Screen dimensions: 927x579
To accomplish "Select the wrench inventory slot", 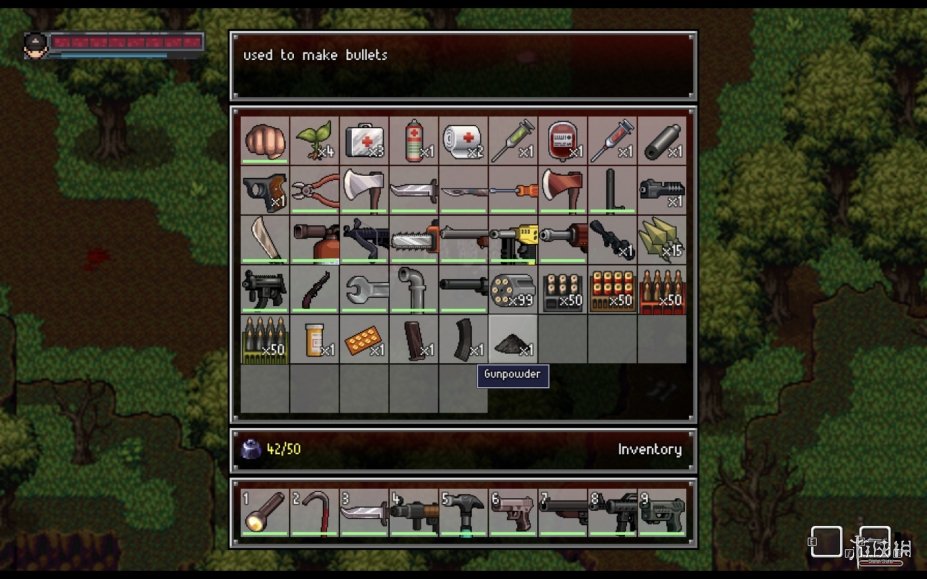I will coord(364,290).
